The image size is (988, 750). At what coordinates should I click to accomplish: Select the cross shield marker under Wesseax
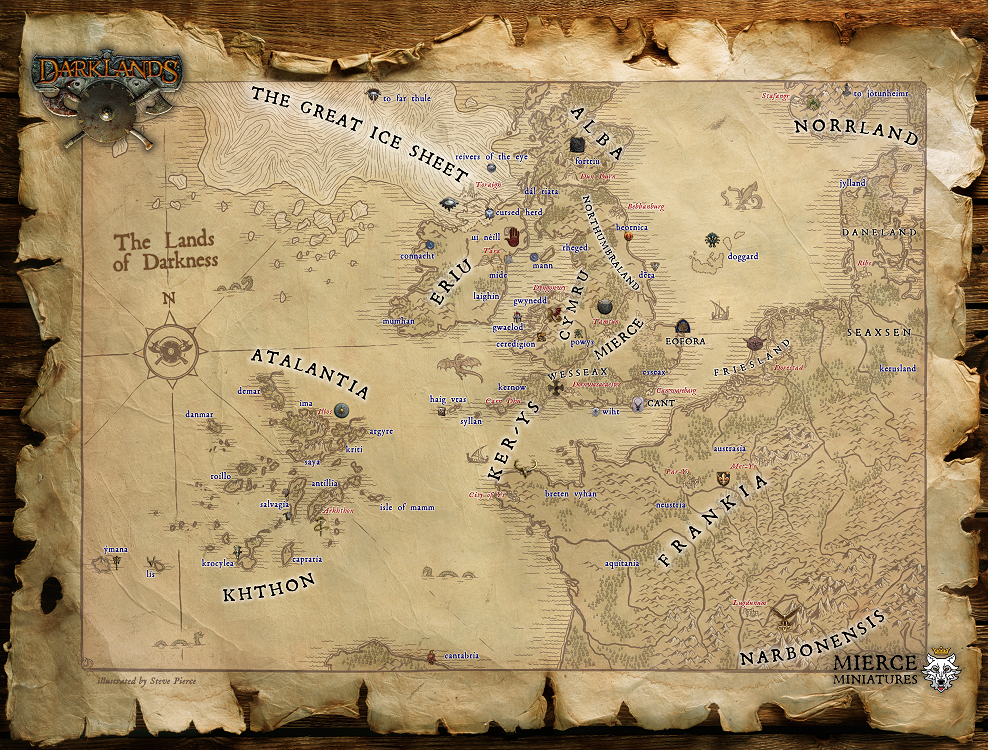coord(555,388)
